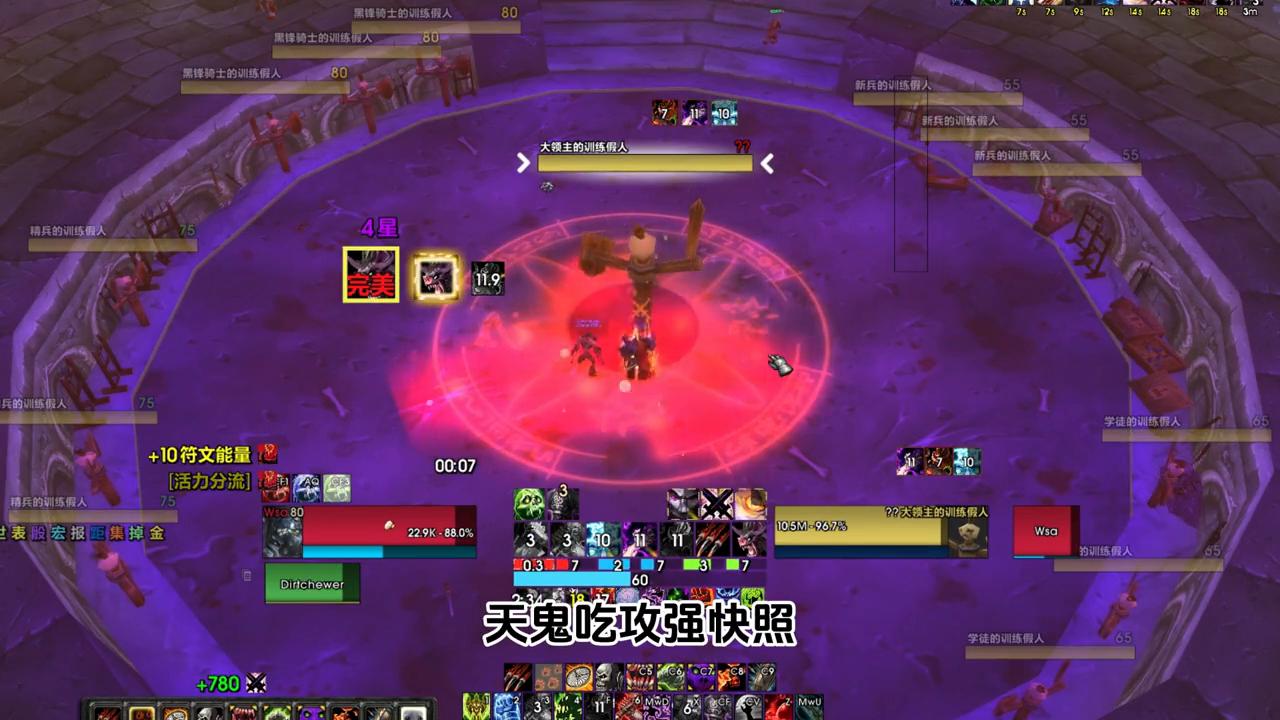Select the skull ability icon in the cooldown row

[x=607, y=677]
